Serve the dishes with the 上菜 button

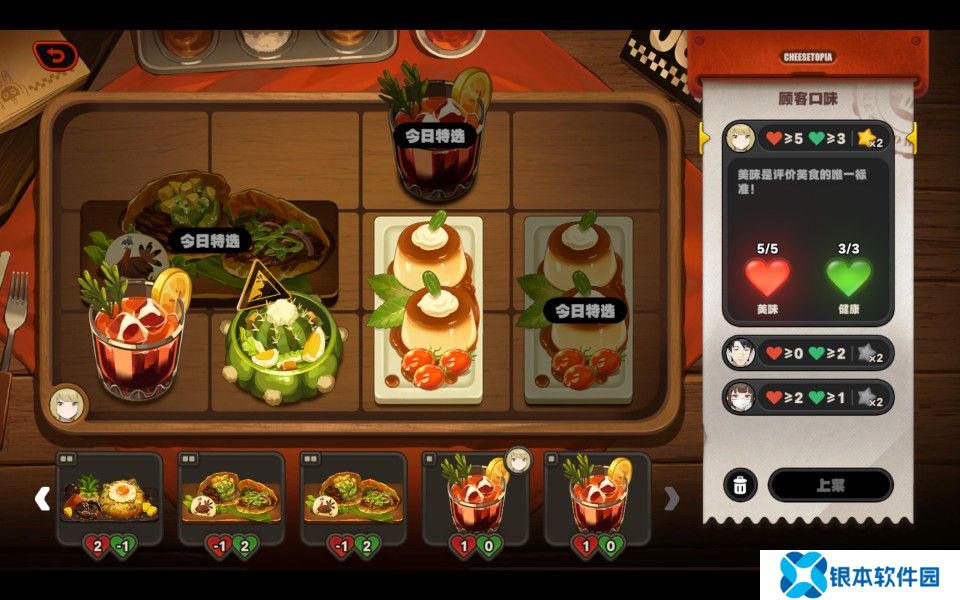[830, 485]
